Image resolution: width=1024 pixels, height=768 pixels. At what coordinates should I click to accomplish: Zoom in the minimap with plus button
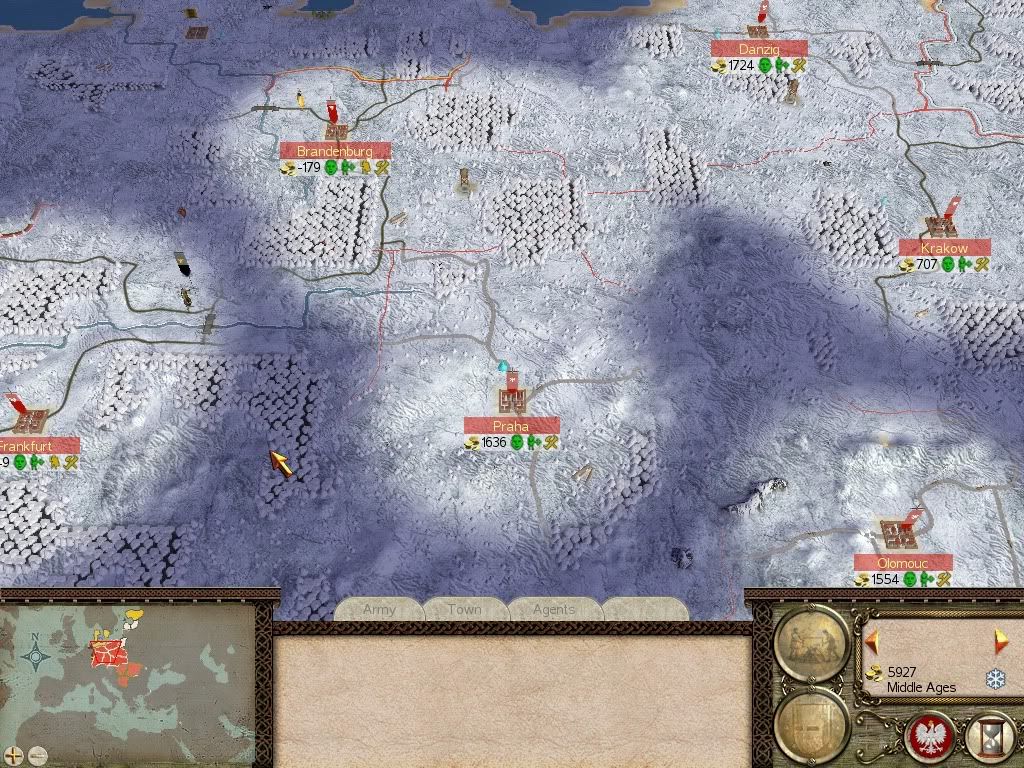[x=14, y=754]
